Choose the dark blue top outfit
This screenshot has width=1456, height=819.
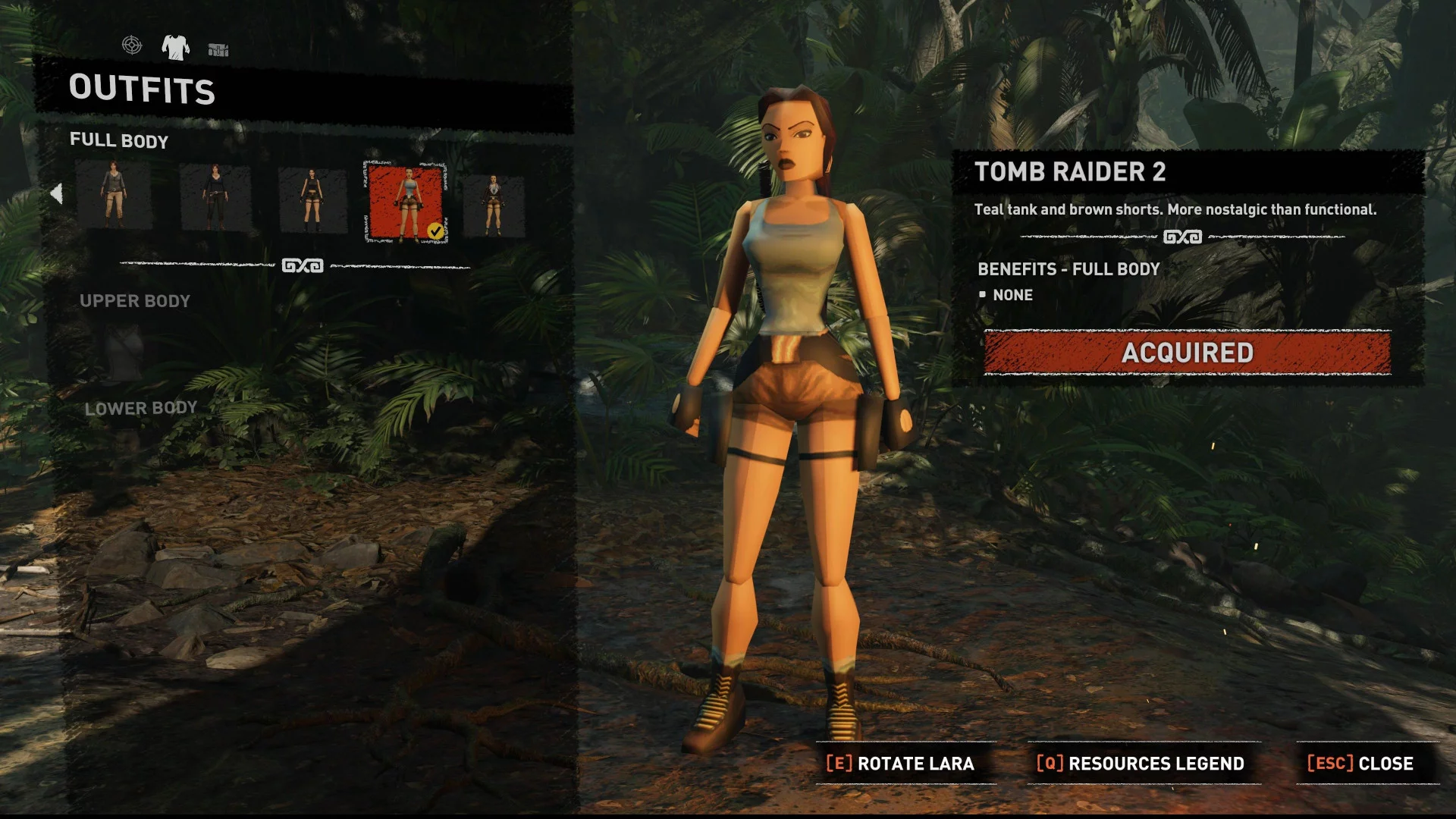click(x=215, y=198)
